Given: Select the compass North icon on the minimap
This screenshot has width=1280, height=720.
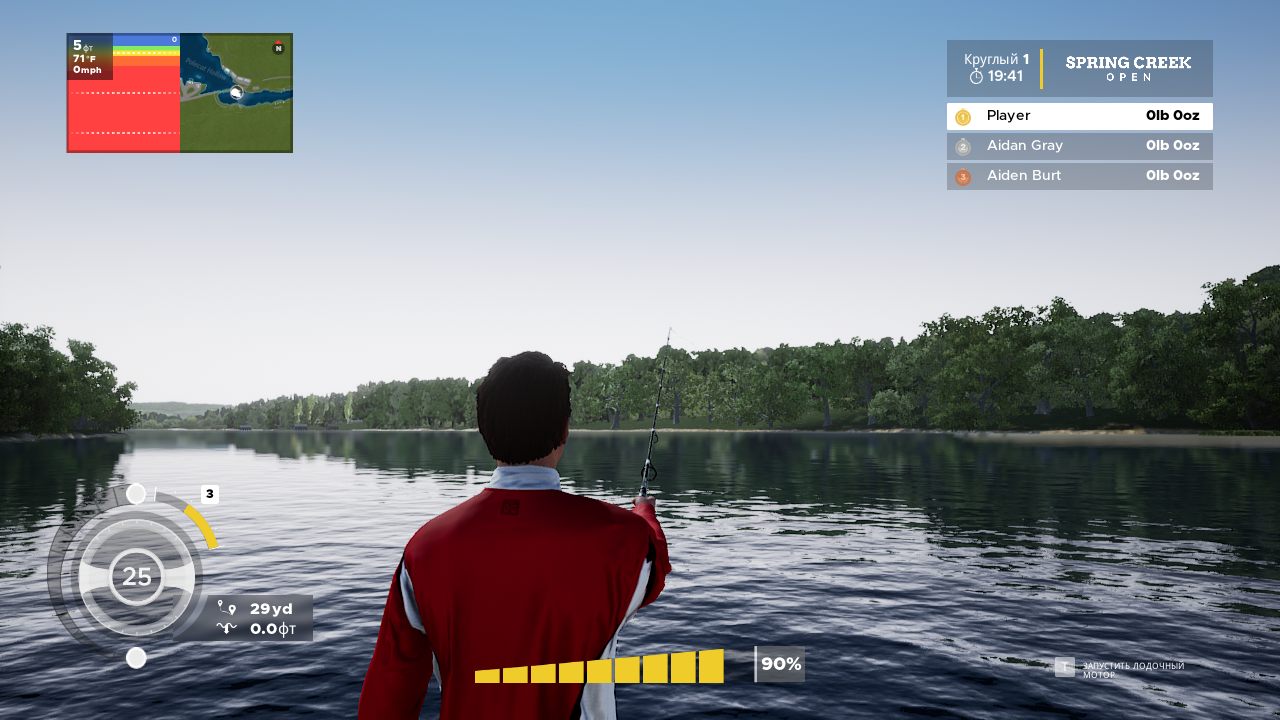Looking at the screenshot, I should 277,46.
